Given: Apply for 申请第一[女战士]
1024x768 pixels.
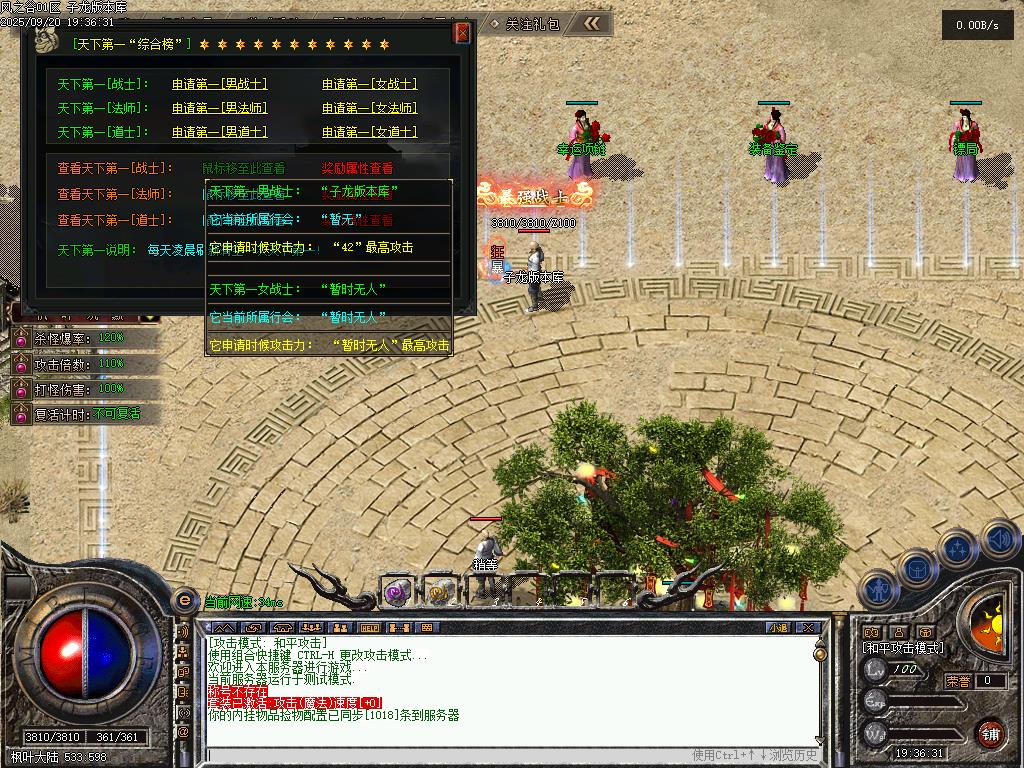Looking at the screenshot, I should [x=369, y=84].
